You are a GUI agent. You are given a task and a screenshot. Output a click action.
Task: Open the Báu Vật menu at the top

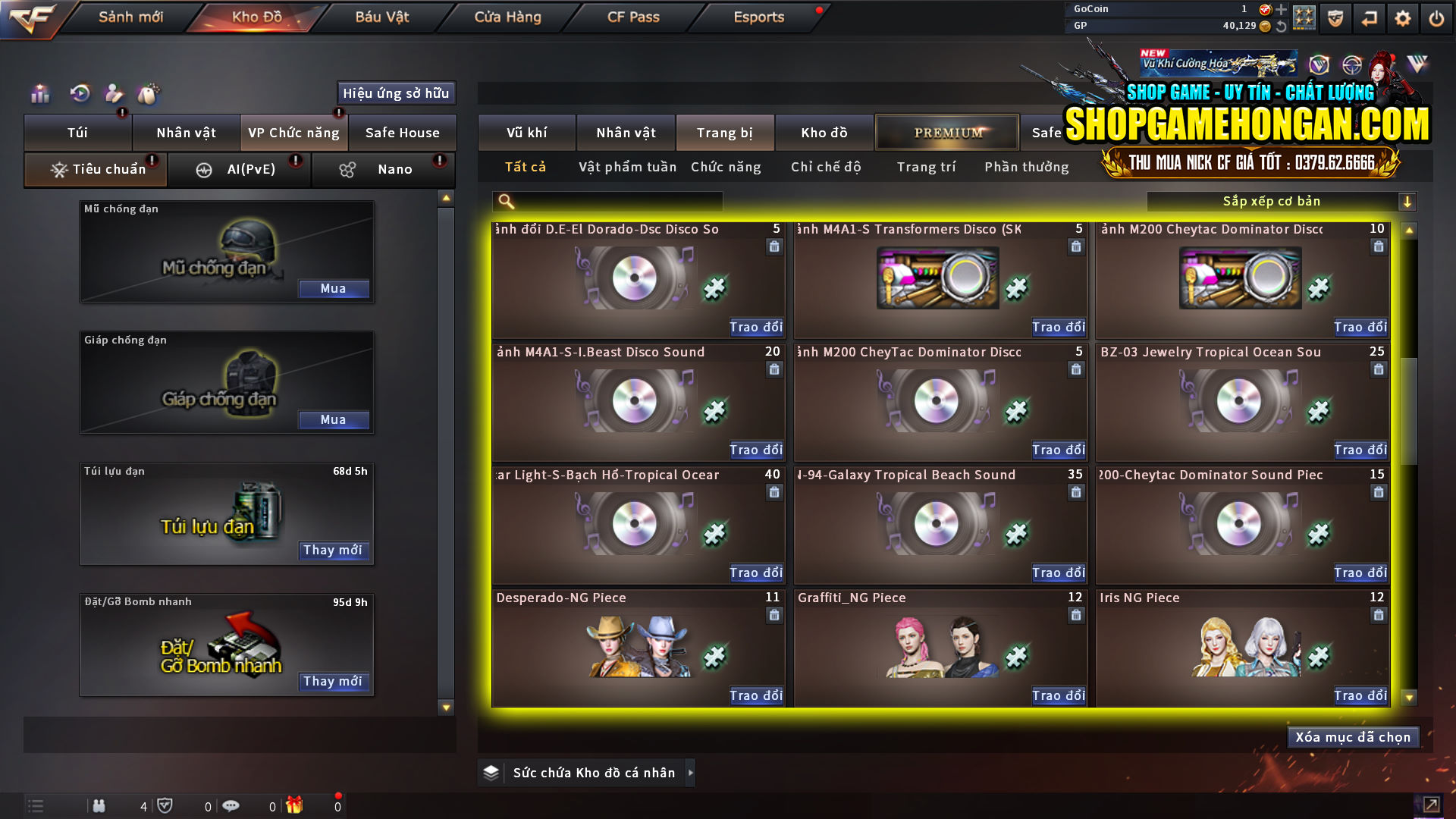click(x=383, y=17)
